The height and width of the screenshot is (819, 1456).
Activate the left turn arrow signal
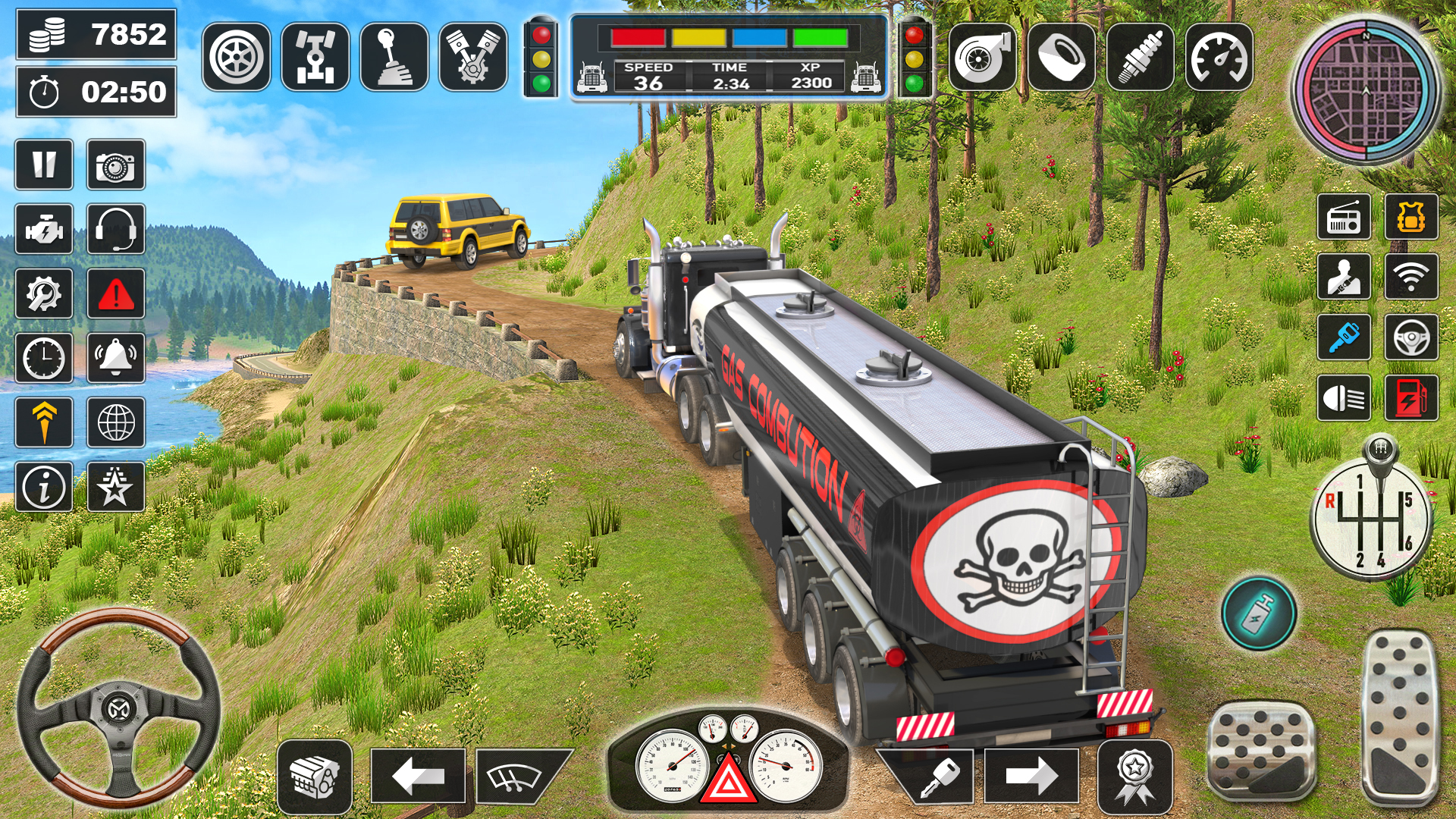tap(418, 776)
